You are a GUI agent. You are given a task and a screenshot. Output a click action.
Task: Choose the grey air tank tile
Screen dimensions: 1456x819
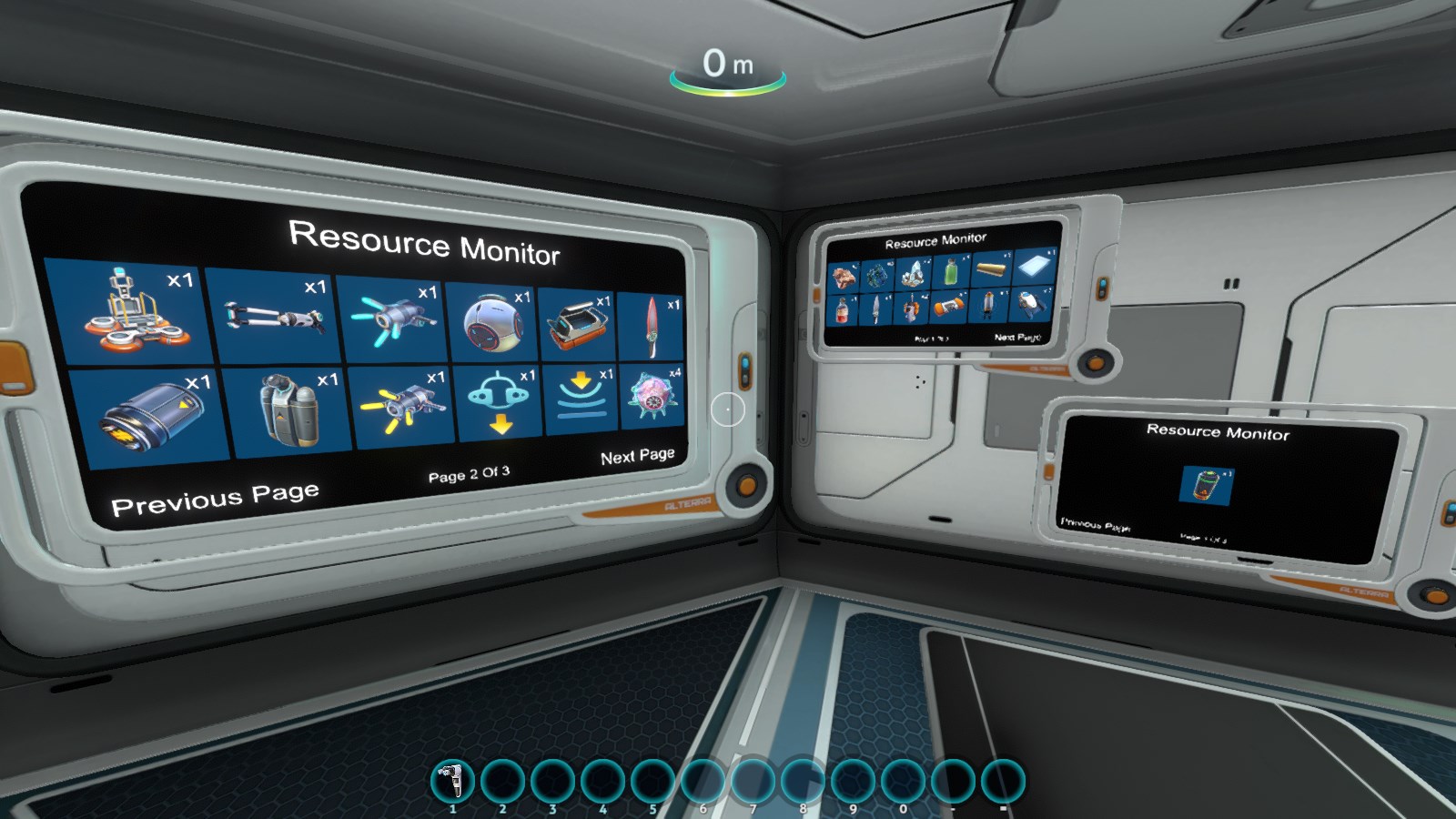289,410
